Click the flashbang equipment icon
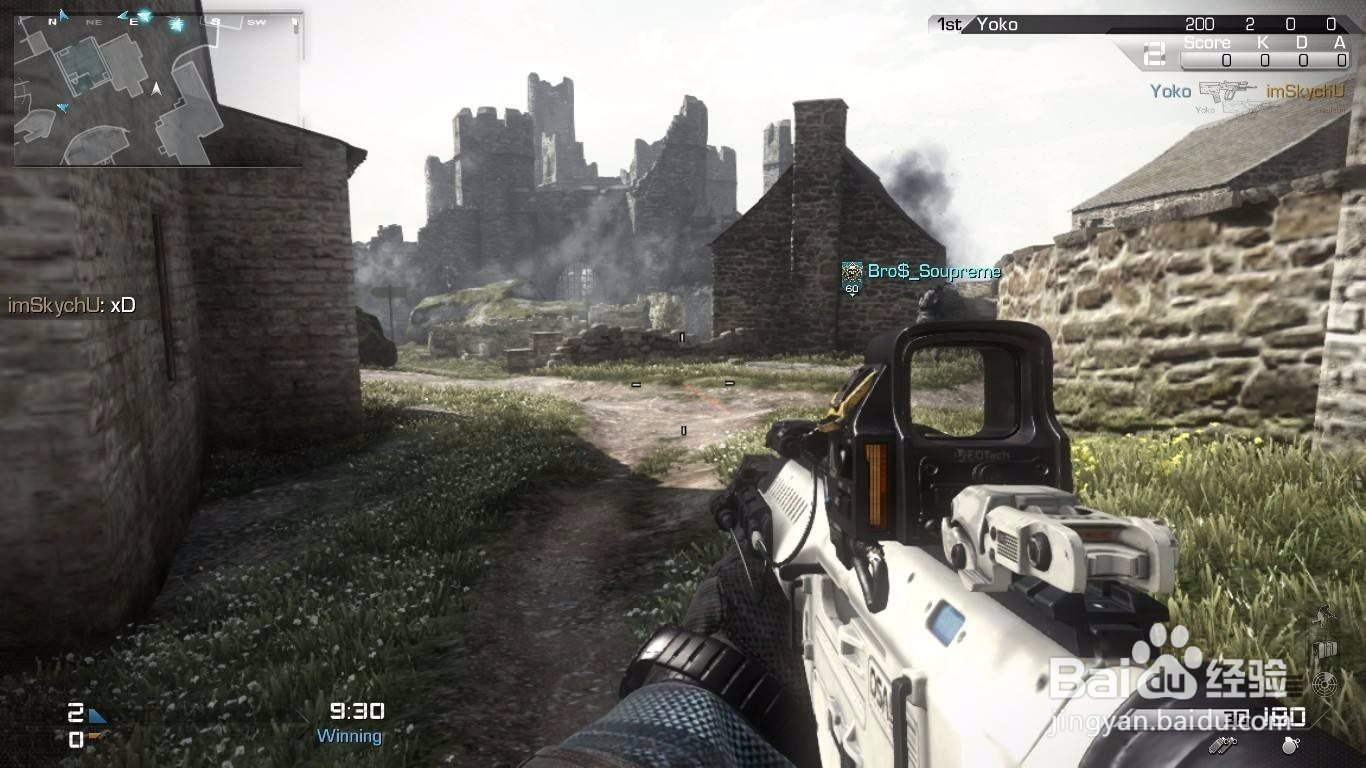Viewport: 1366px width, 768px height. pyautogui.click(x=1225, y=745)
